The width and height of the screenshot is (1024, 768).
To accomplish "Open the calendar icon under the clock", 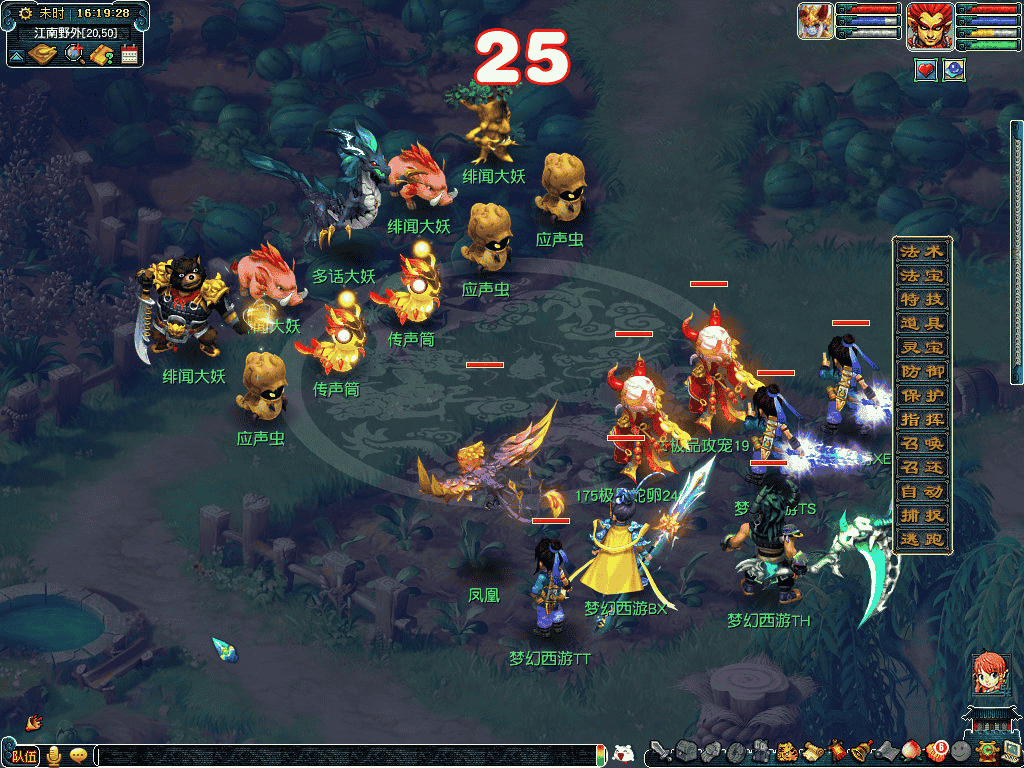I will (129, 54).
